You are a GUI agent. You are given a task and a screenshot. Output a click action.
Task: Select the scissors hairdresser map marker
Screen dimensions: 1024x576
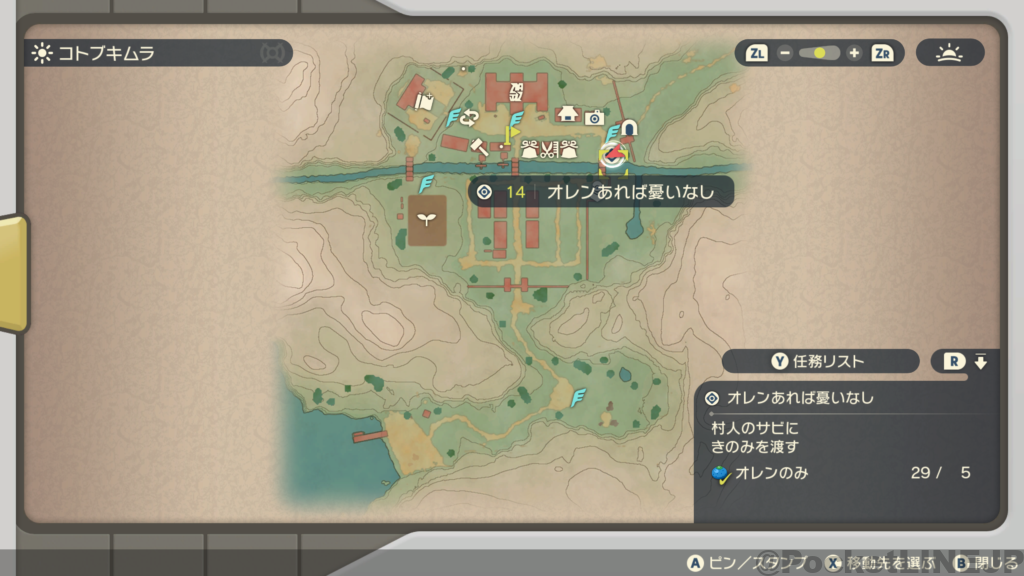(549, 150)
